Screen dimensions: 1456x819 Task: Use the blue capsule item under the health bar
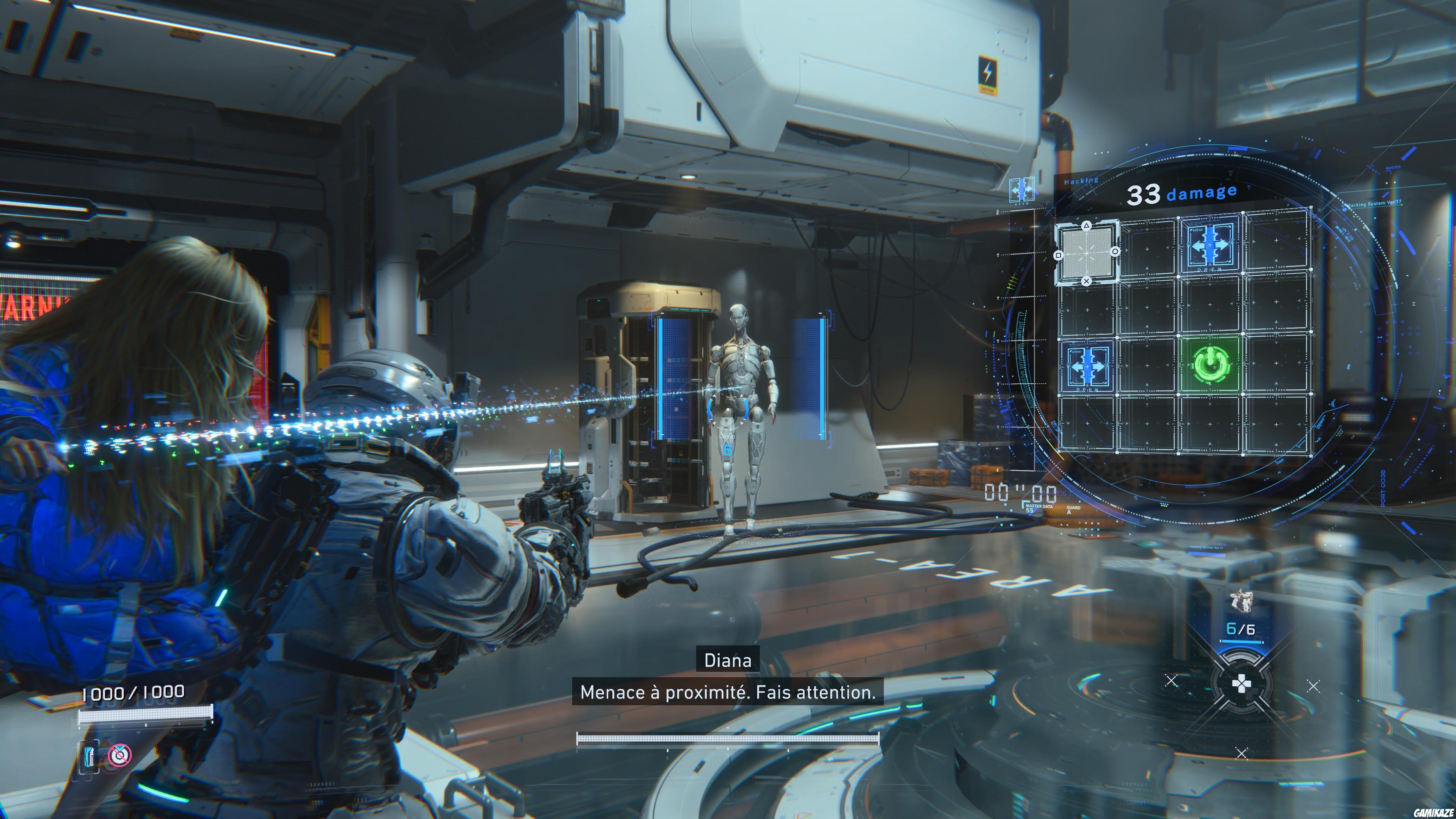89,756
